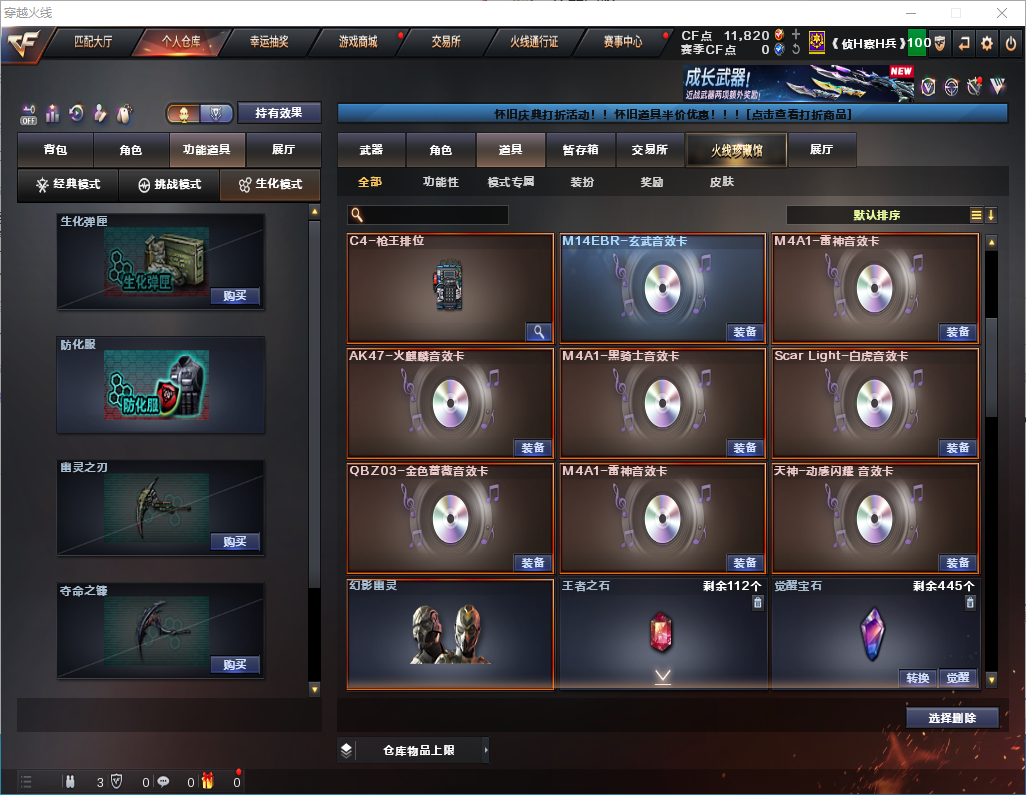Screen dimensions: 1026x795
Task: Open the 武器 weapons warehouse tab
Action: click(371, 150)
